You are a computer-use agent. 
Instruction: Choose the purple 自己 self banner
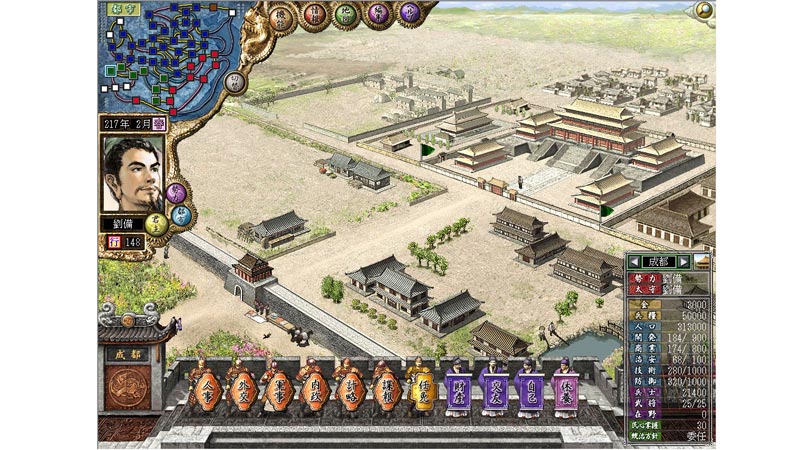click(x=531, y=387)
